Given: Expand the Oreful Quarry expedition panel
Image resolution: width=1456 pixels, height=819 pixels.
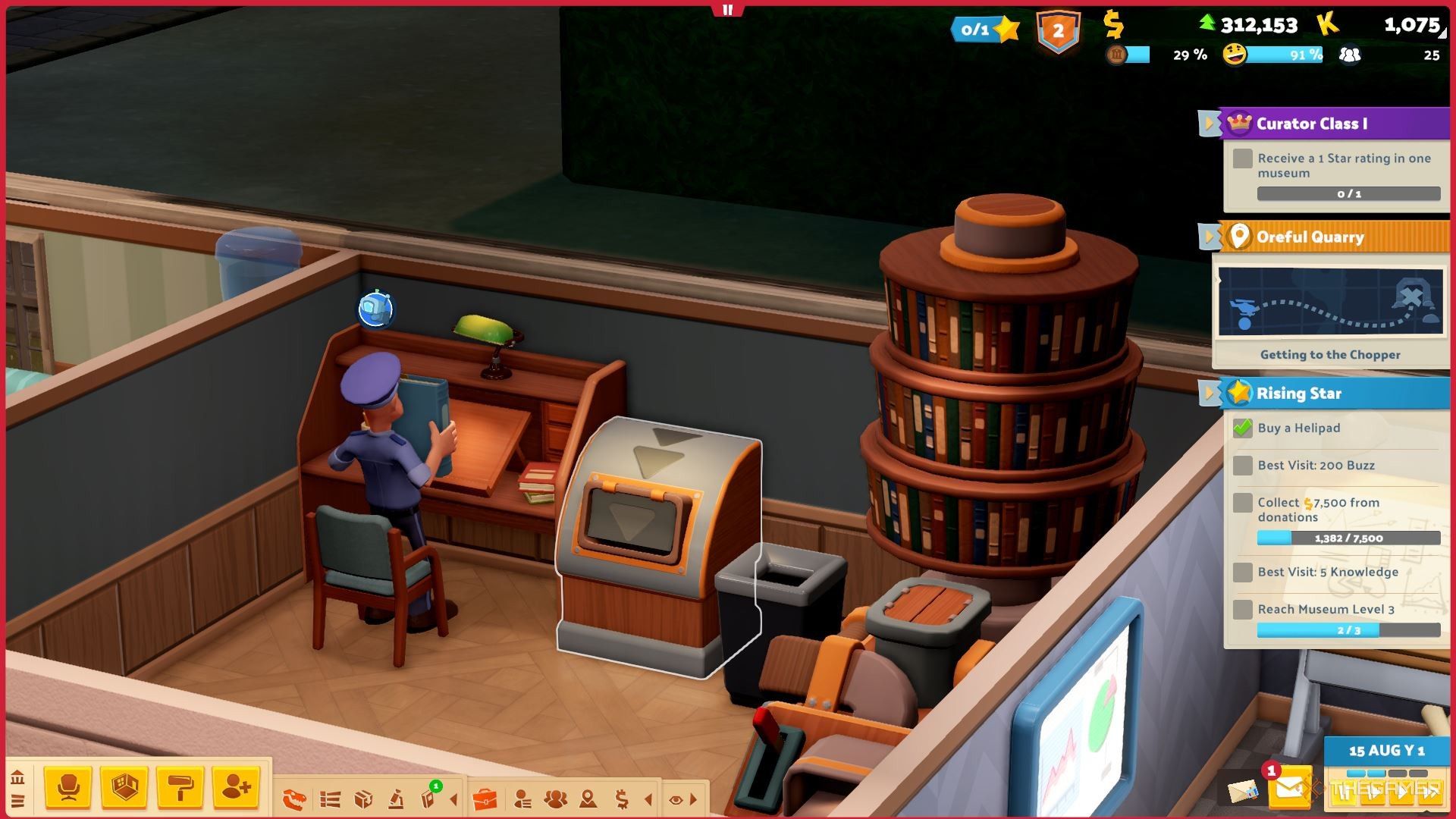Looking at the screenshot, I should [1210, 237].
